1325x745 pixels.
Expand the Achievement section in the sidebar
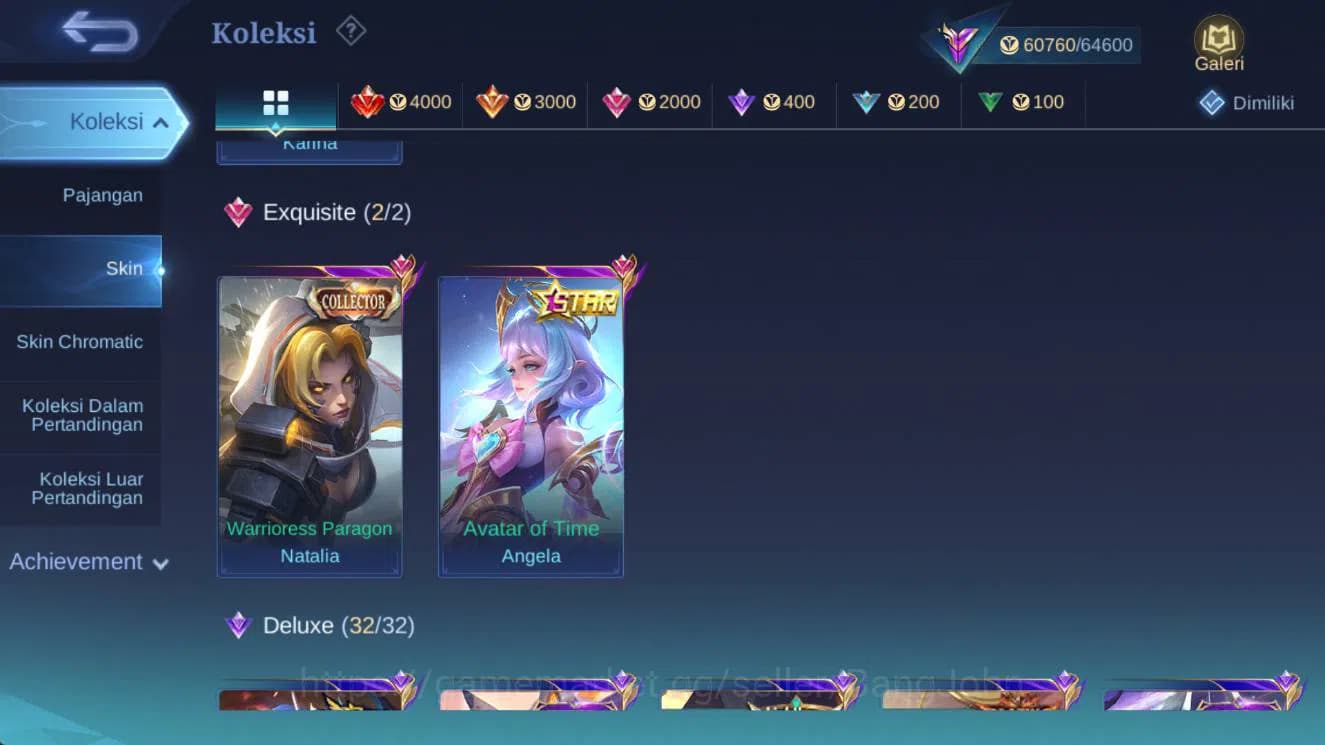point(88,562)
